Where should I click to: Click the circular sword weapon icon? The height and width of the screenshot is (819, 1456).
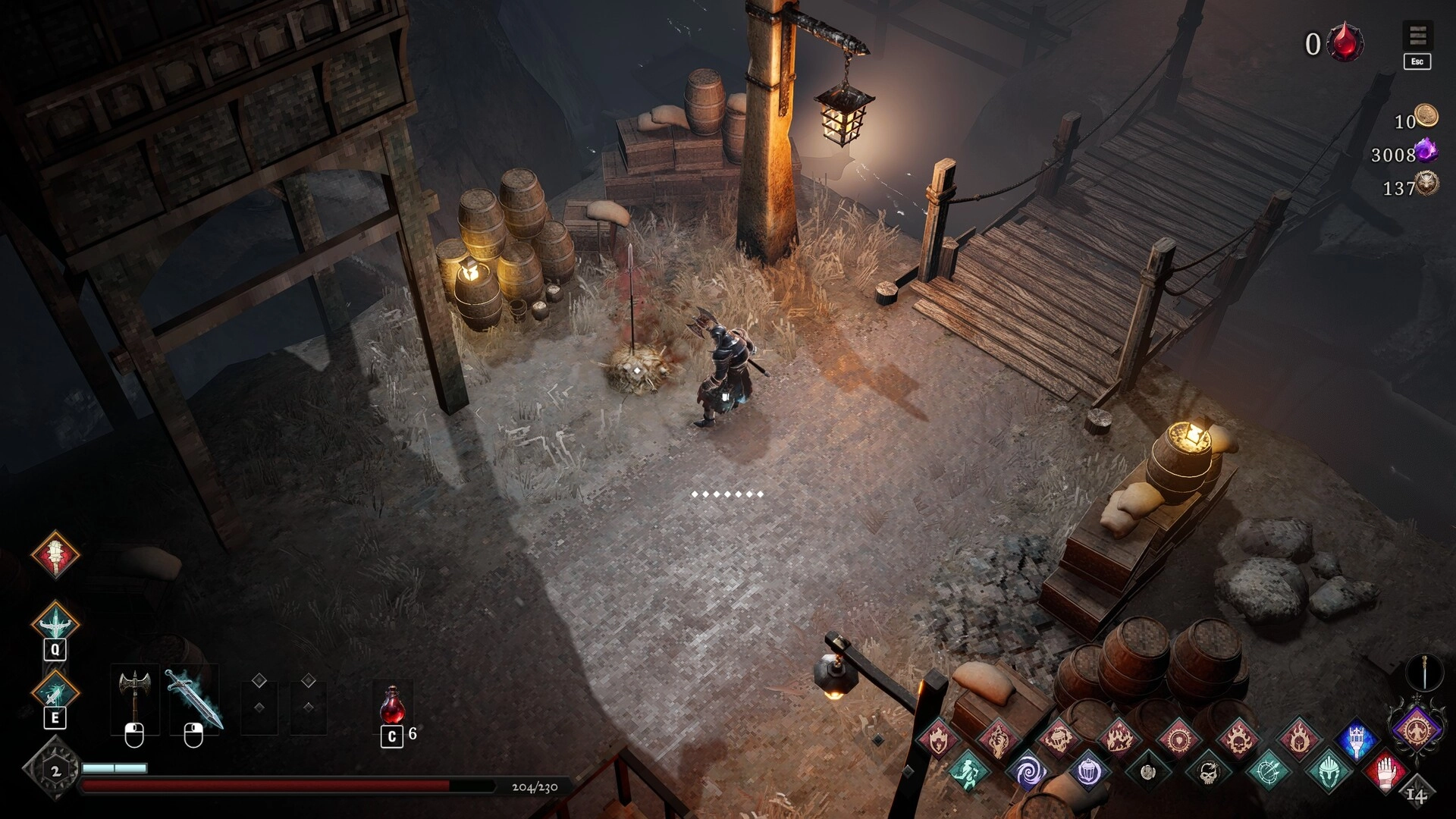(1424, 672)
